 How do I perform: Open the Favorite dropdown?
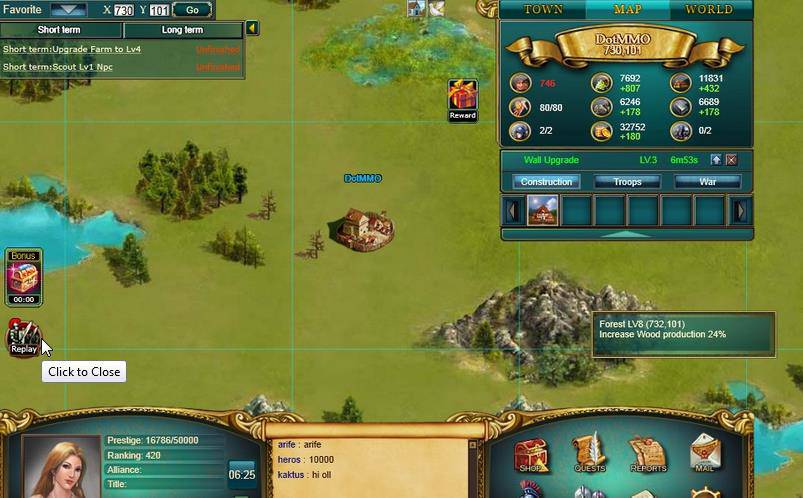click(x=68, y=10)
